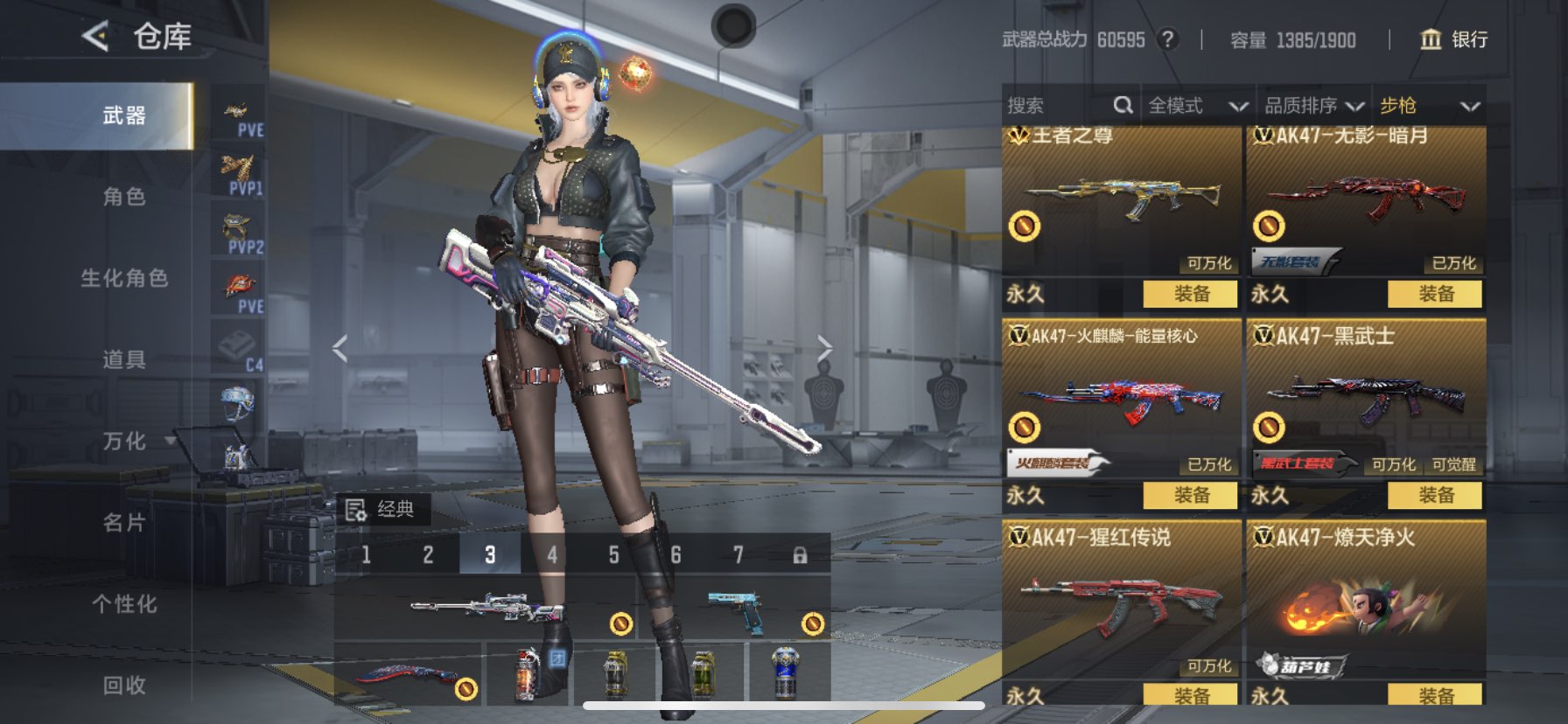
Task: Open the 生化角色 category
Action: point(124,278)
